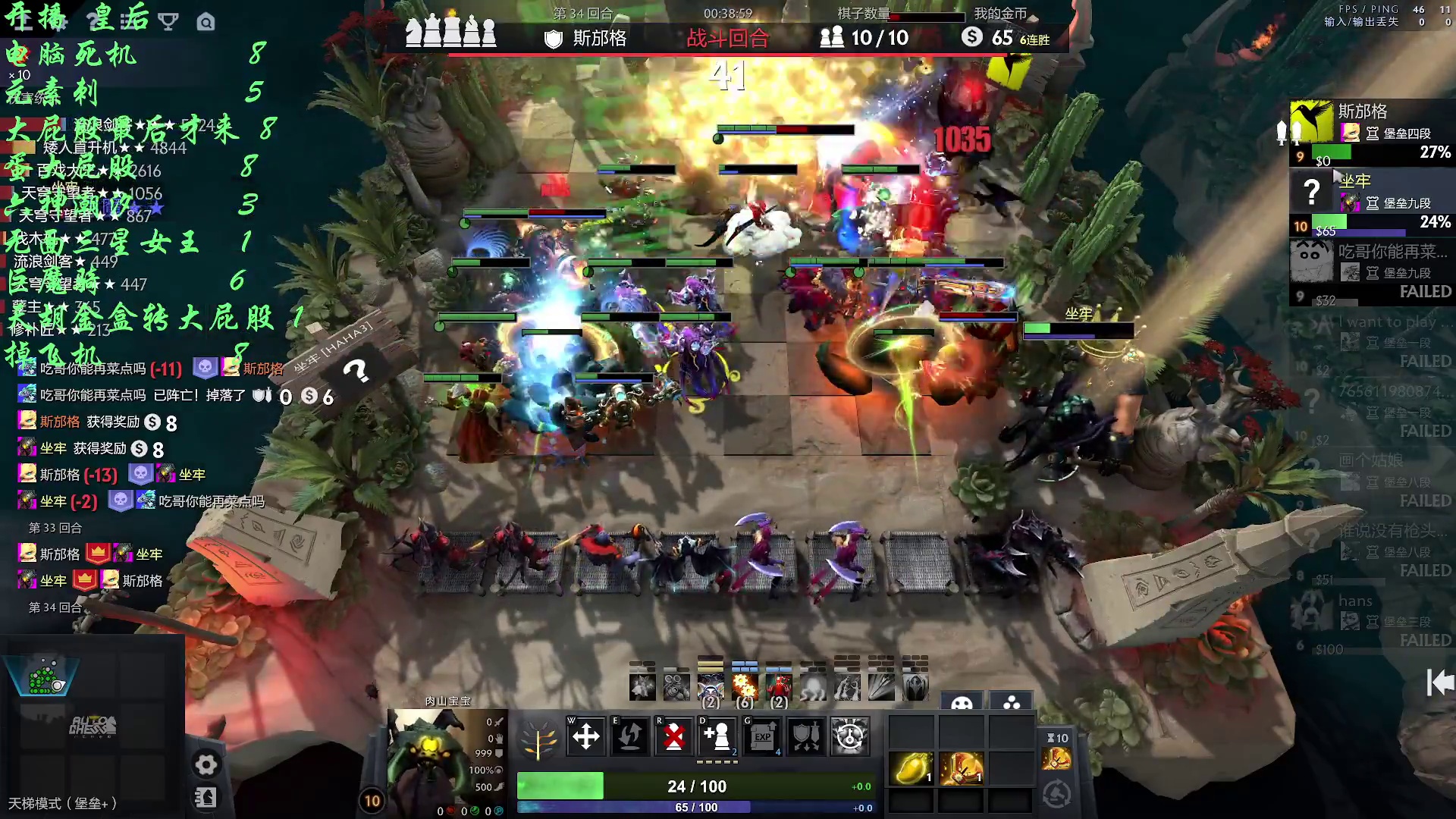Select the shield and sword ability icon
The image size is (1456, 819).
tap(805, 736)
